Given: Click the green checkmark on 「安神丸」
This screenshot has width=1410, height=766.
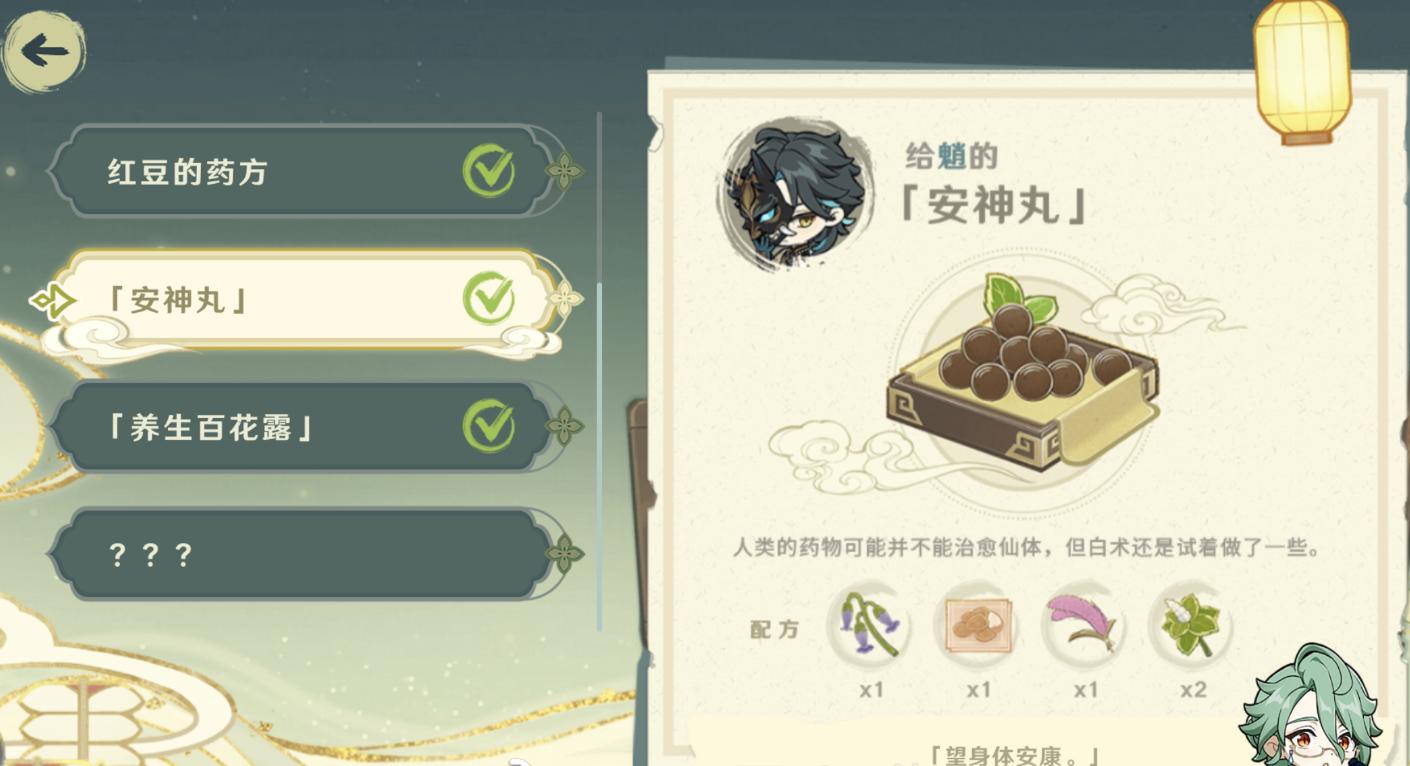Looking at the screenshot, I should click(490, 297).
